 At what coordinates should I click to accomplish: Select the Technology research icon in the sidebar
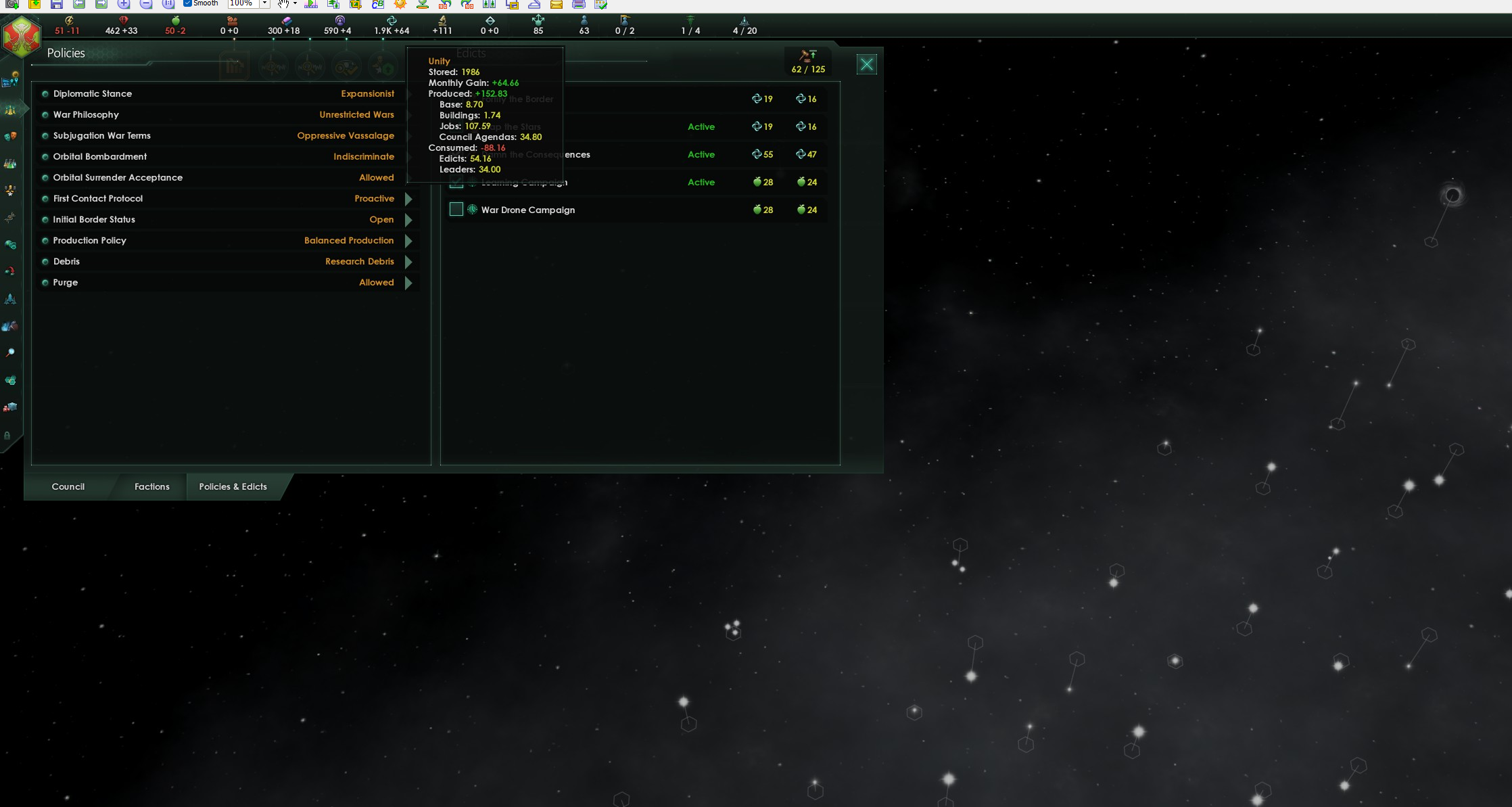pos(10,162)
